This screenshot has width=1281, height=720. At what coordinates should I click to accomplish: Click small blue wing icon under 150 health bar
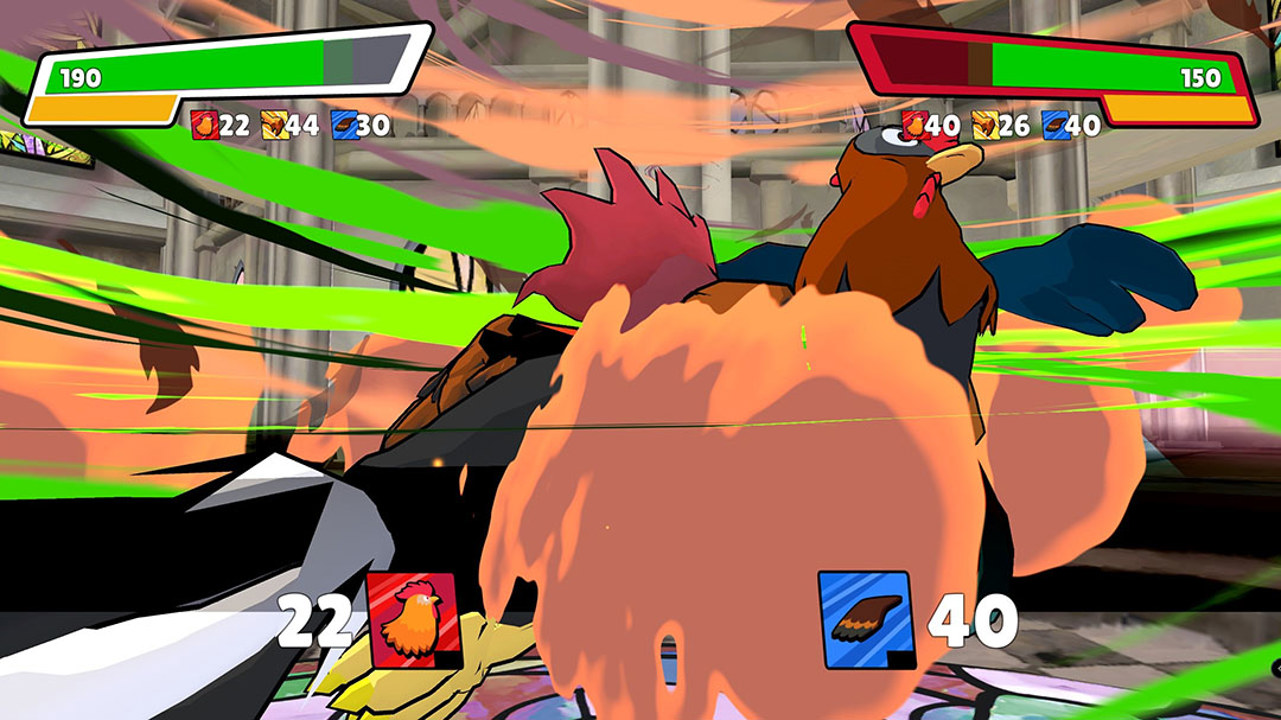point(1055,125)
